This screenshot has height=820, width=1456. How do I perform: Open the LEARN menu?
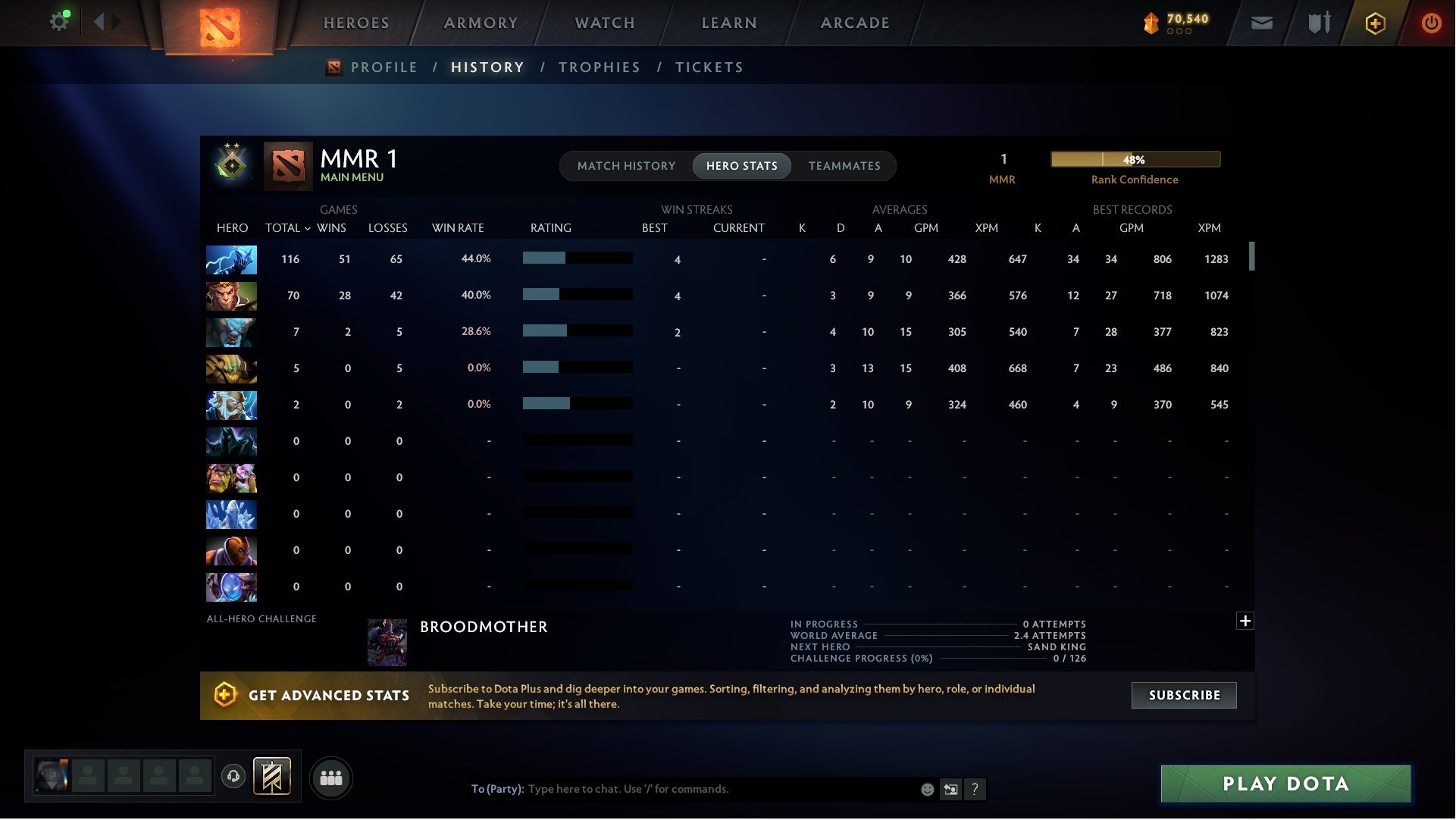728,23
